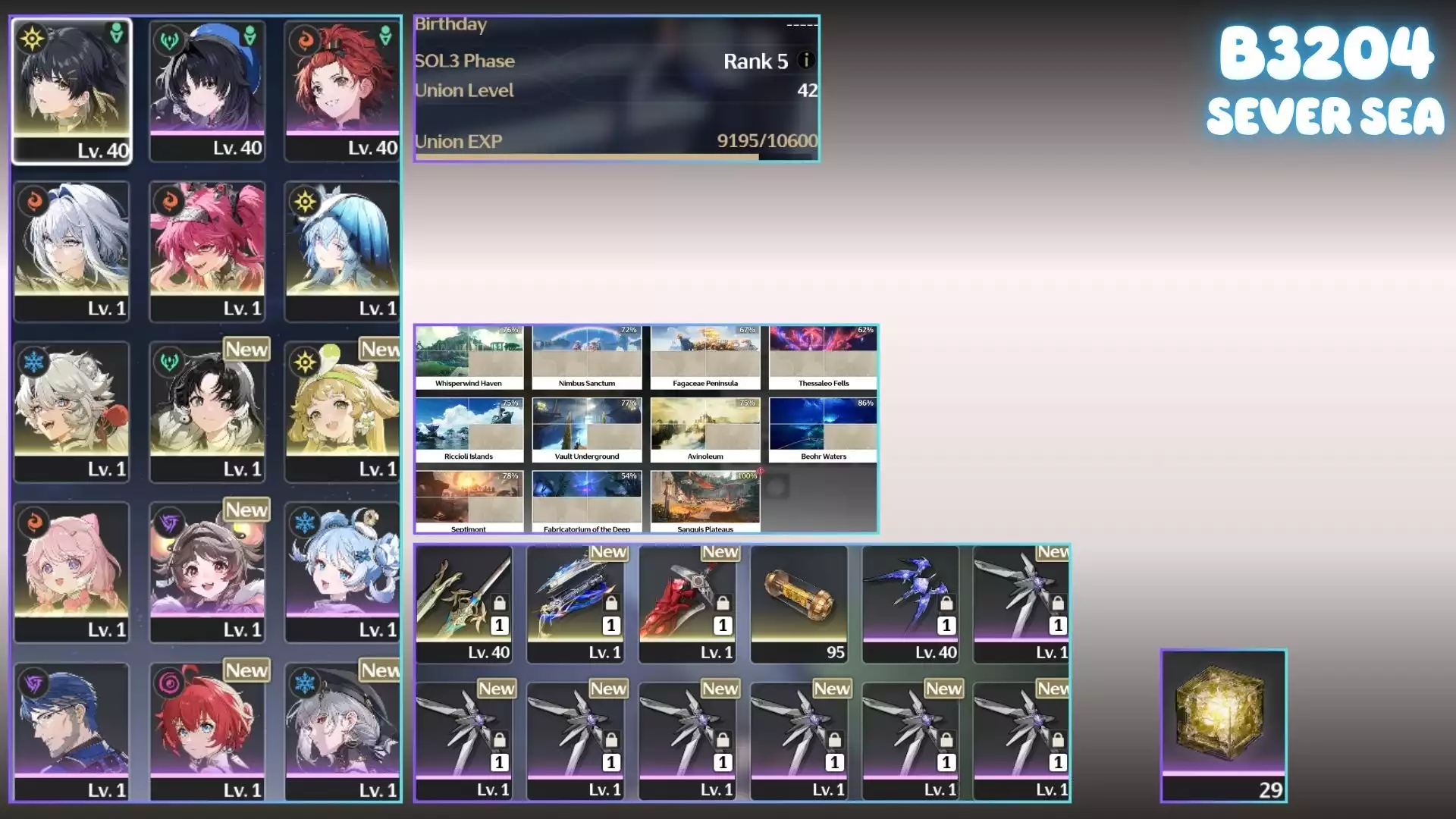Open the Beohr Waters region tile
1456x819 pixels.
coord(823,430)
